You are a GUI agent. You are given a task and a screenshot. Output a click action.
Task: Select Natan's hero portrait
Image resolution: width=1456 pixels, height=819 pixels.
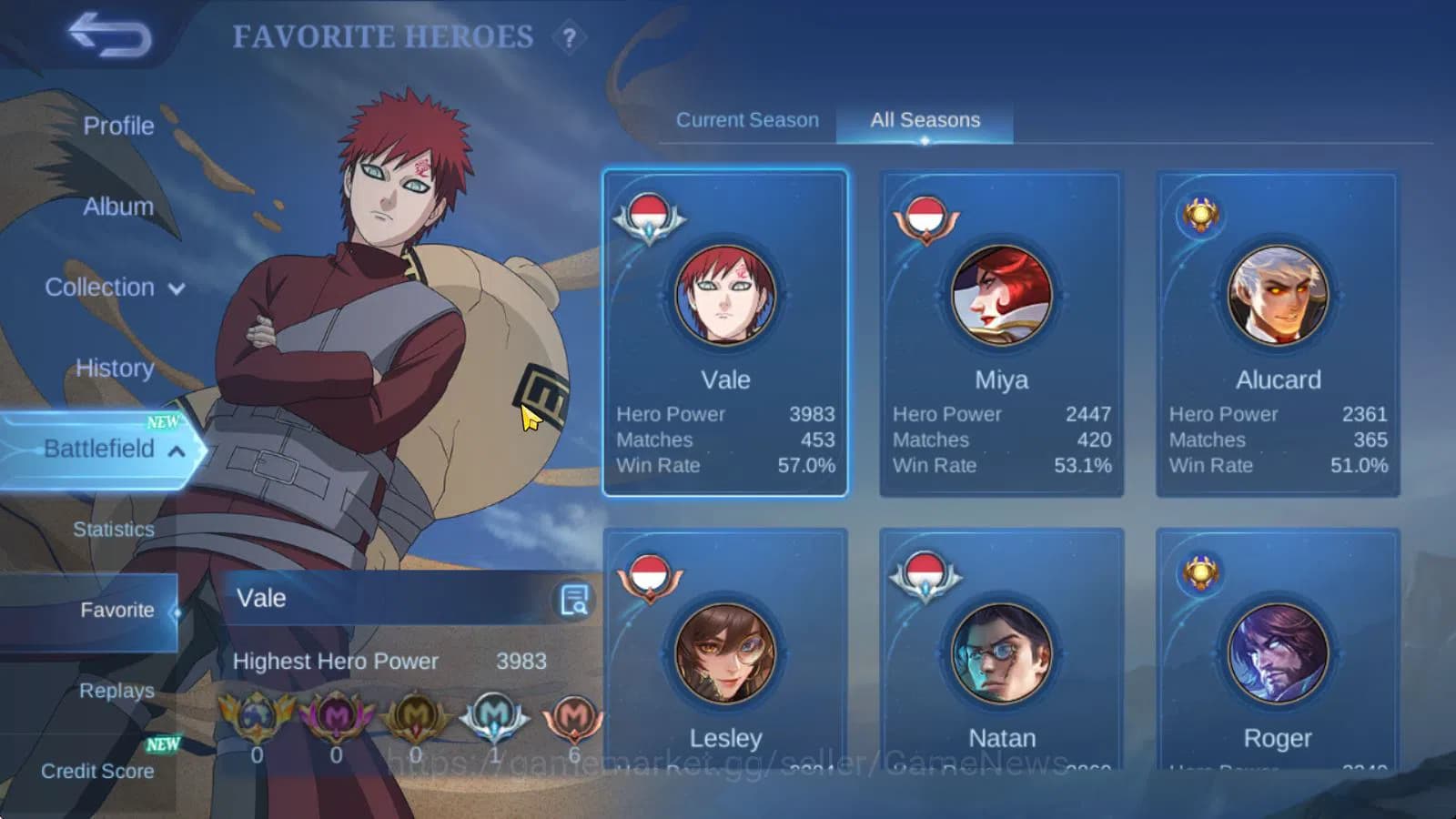pyautogui.click(x=1001, y=652)
